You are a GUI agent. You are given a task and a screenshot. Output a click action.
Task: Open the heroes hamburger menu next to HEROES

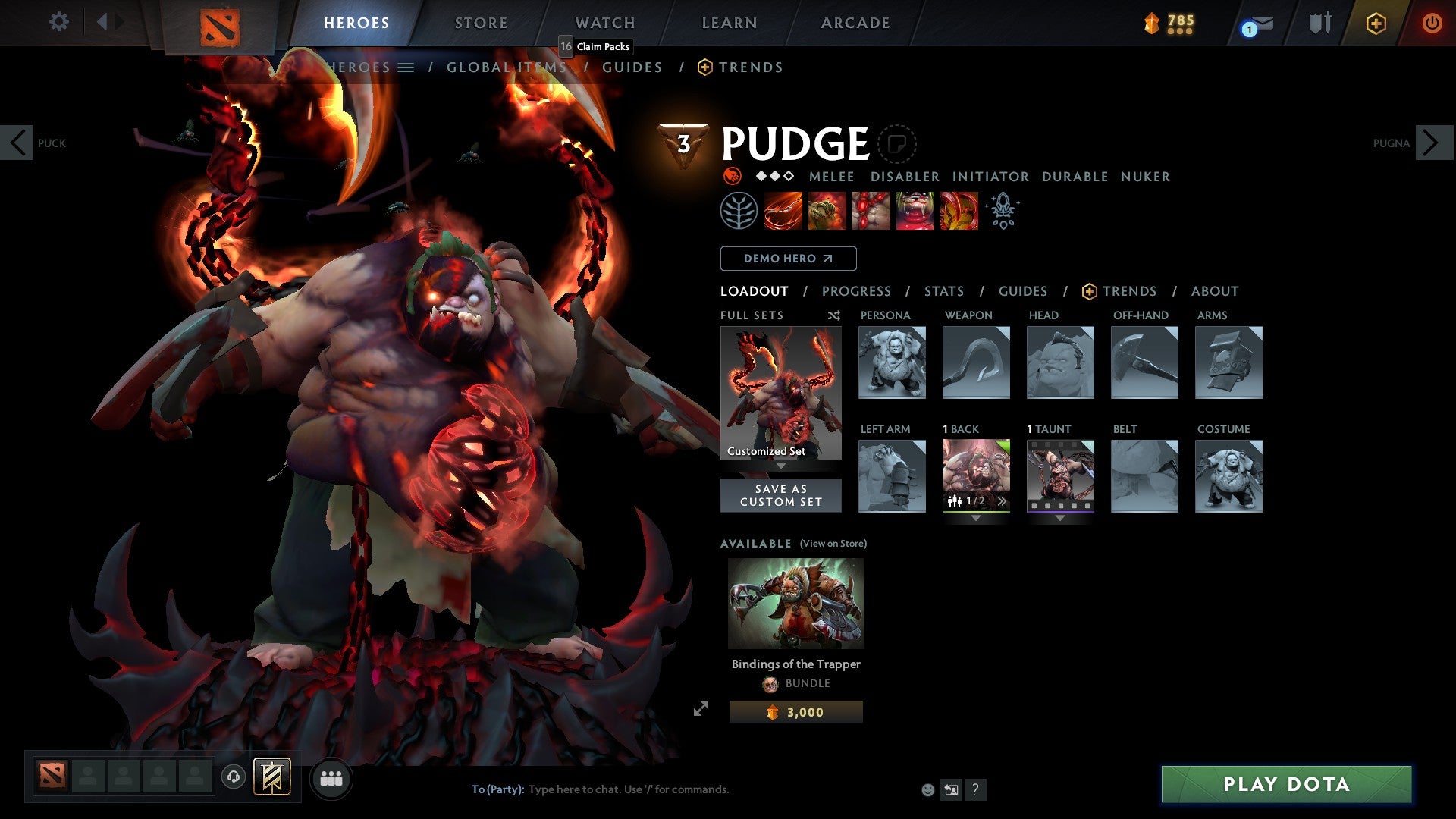coord(407,67)
